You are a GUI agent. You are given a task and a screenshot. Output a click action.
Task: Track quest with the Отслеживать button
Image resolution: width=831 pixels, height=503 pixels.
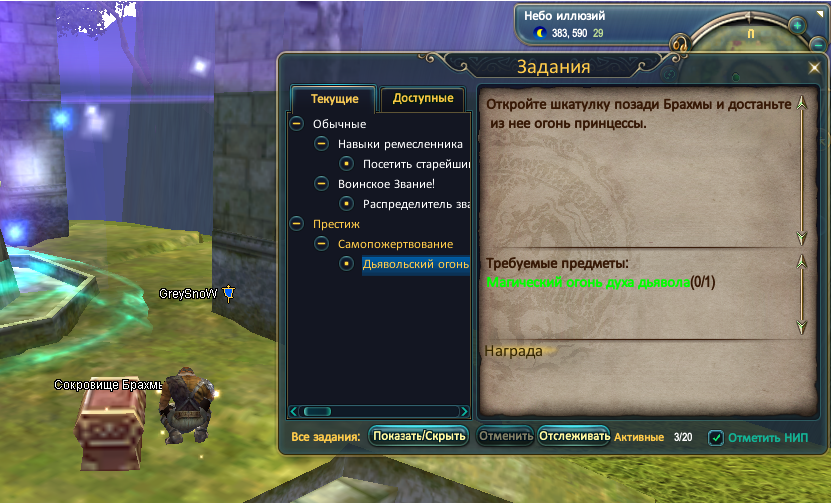(x=574, y=437)
